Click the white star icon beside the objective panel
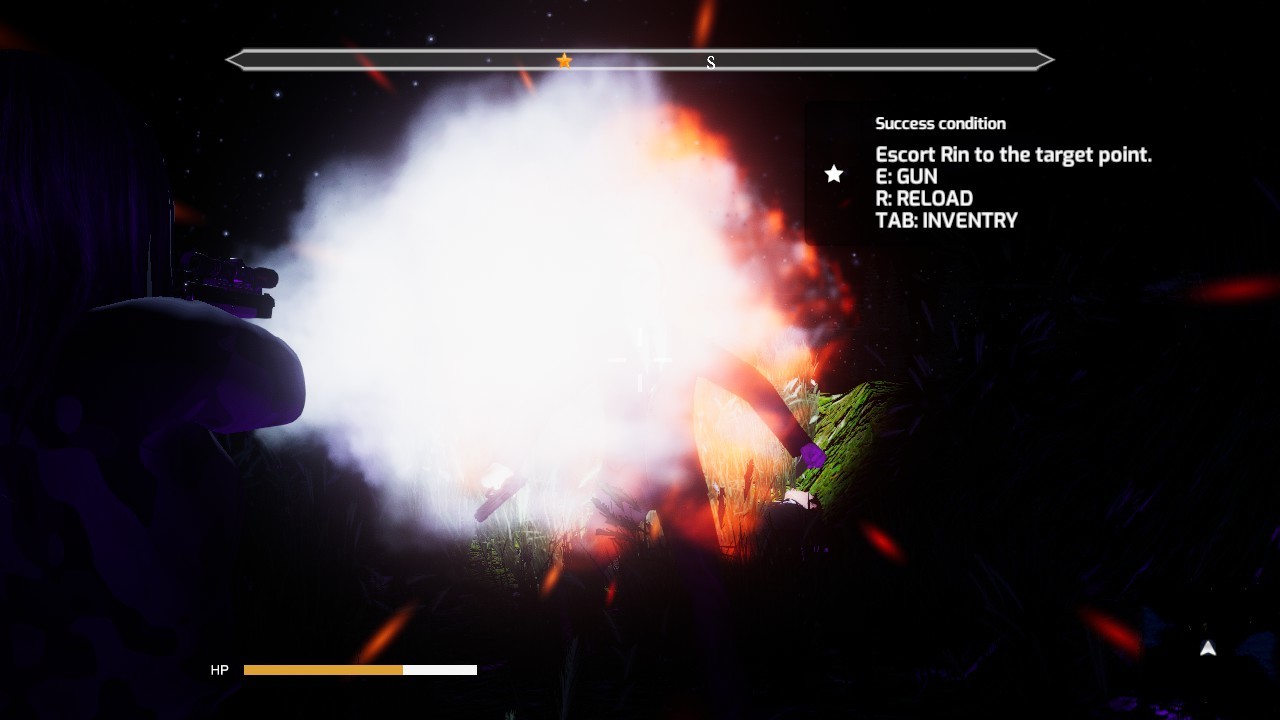Image resolution: width=1280 pixels, height=720 pixels. click(833, 175)
